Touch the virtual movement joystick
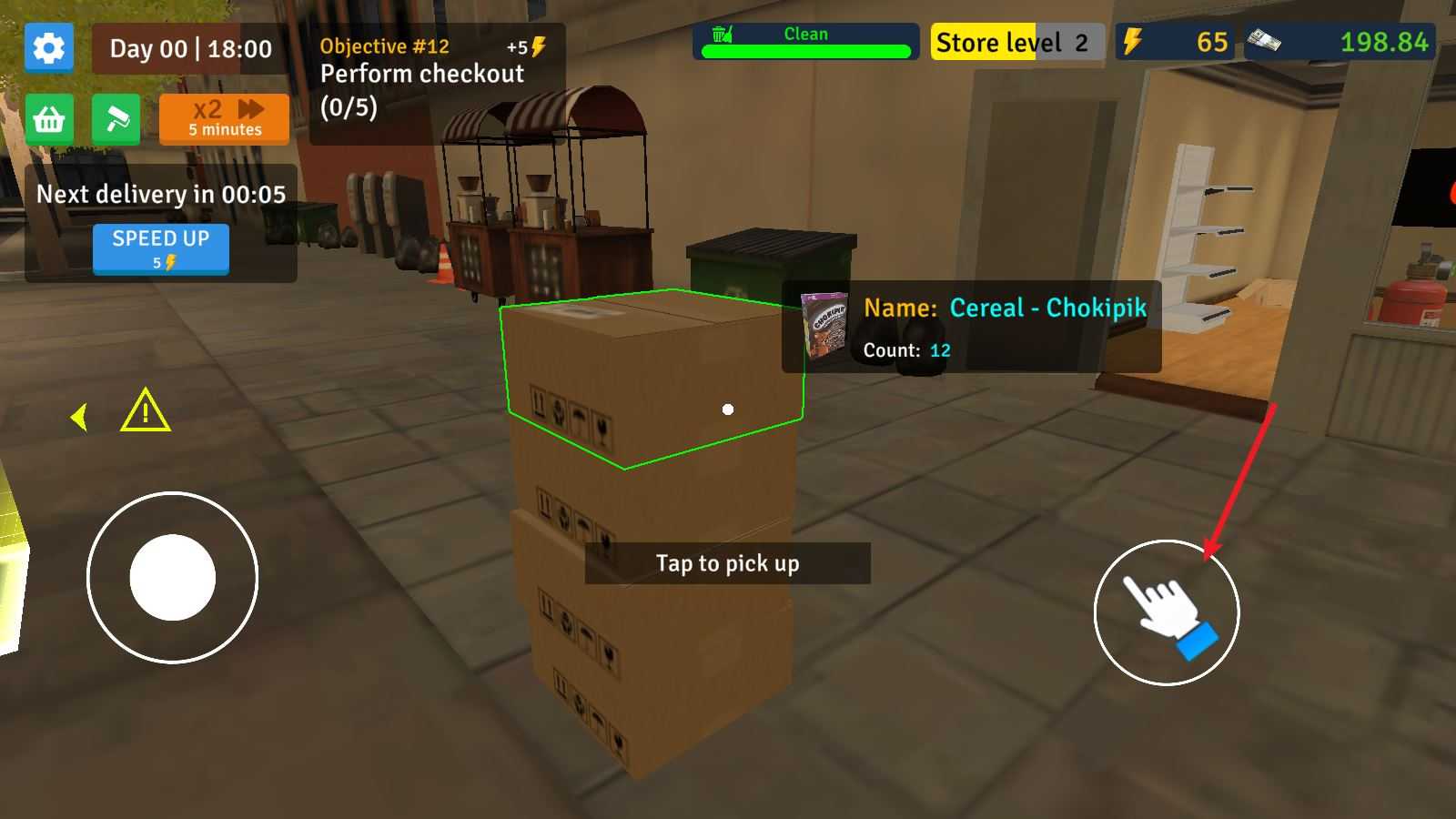This screenshot has height=819, width=1456. click(172, 577)
